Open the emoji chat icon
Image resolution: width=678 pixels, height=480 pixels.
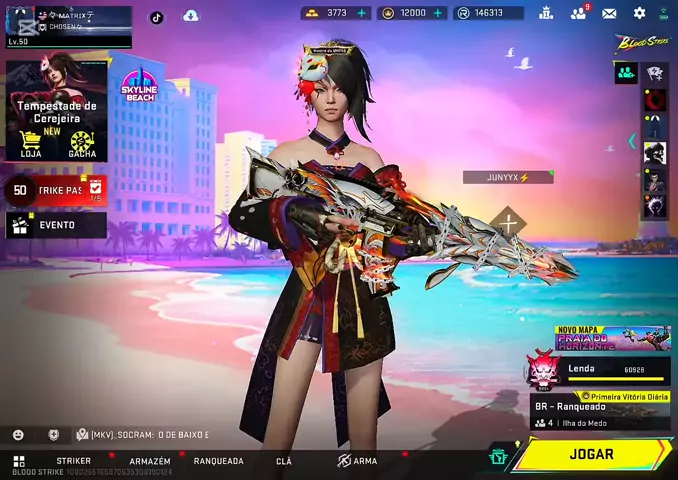click(18, 435)
